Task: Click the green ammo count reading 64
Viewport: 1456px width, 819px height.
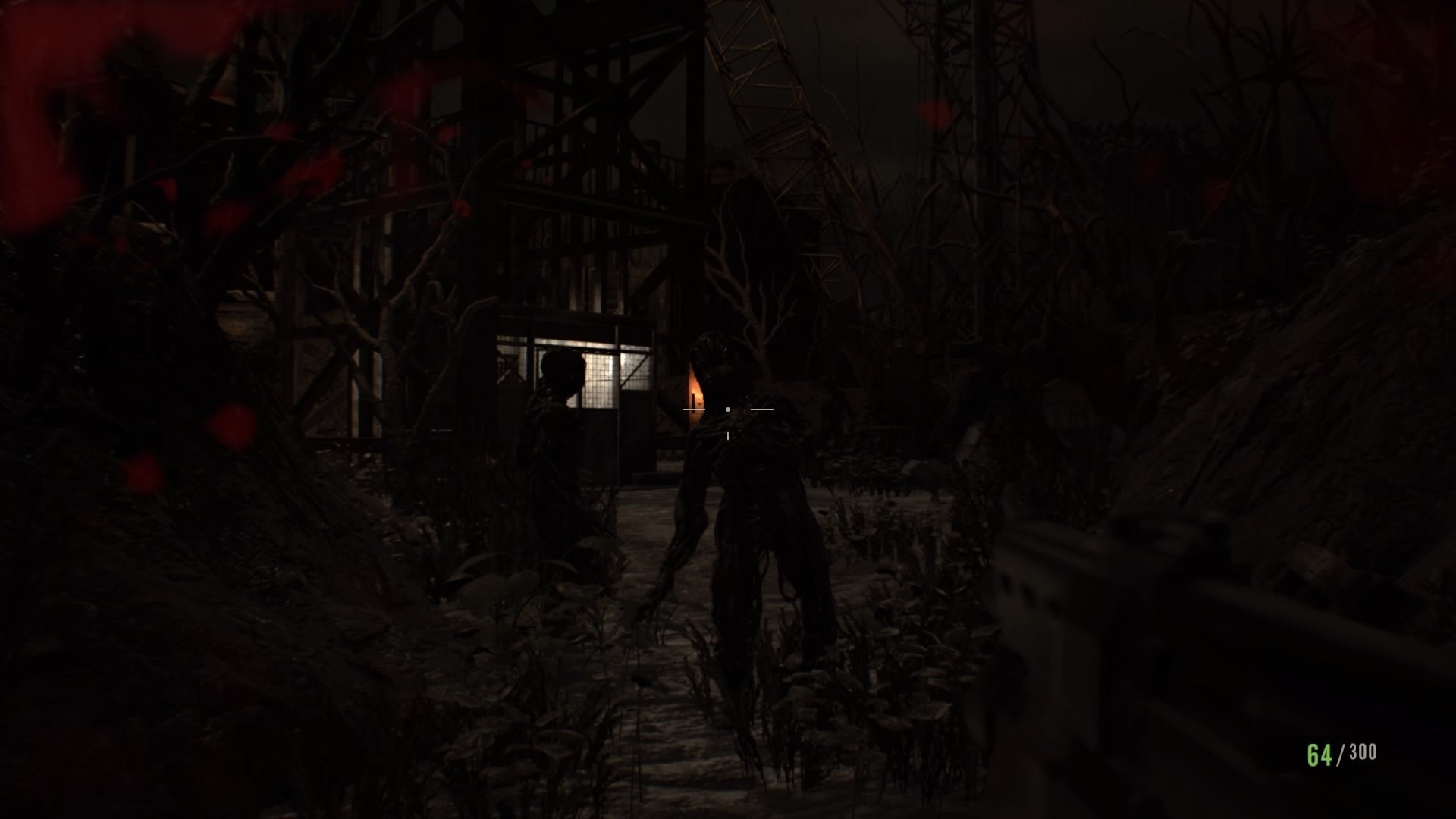Action: click(x=1318, y=754)
